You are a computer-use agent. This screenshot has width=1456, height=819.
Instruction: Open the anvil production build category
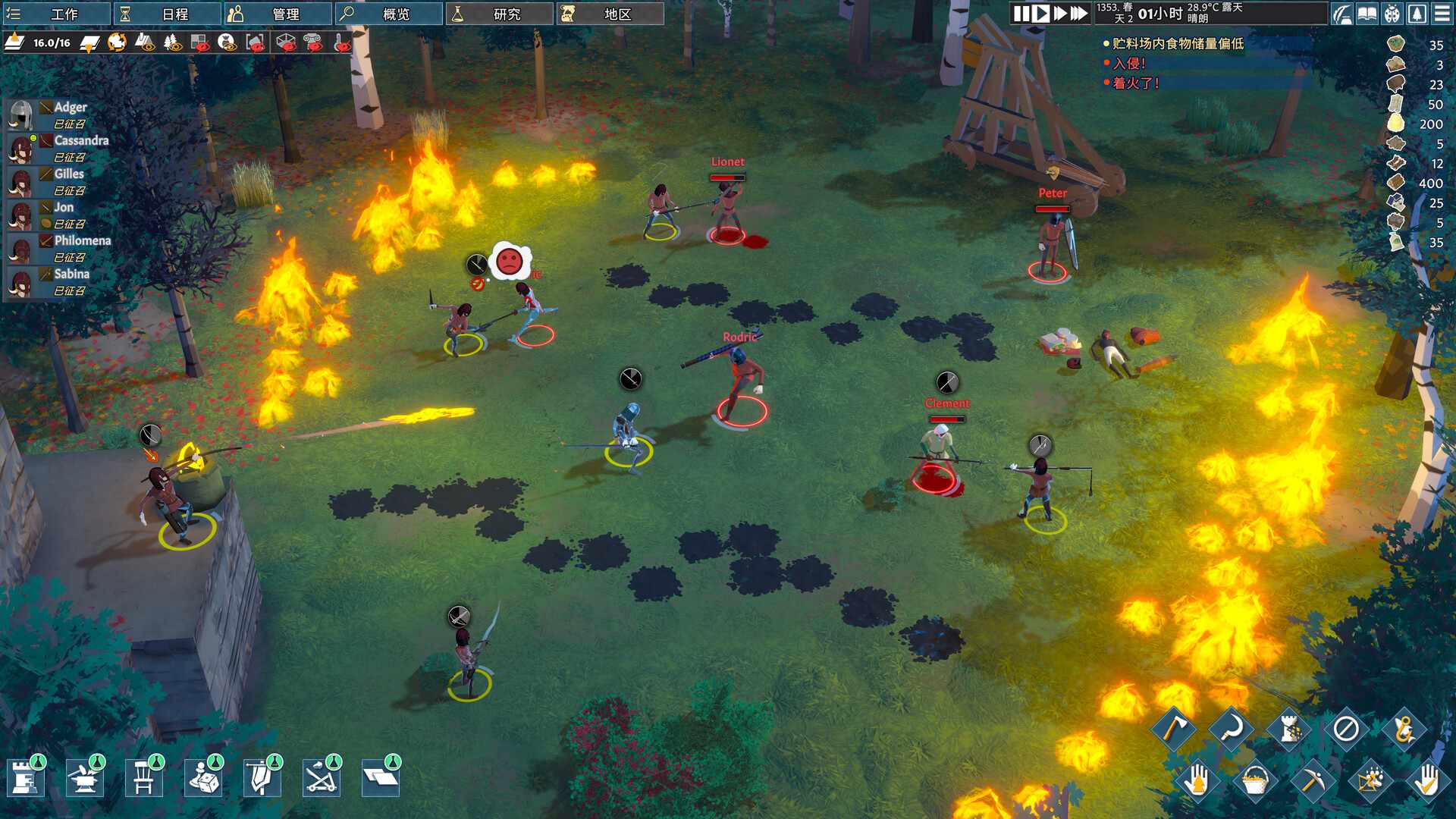point(85,778)
